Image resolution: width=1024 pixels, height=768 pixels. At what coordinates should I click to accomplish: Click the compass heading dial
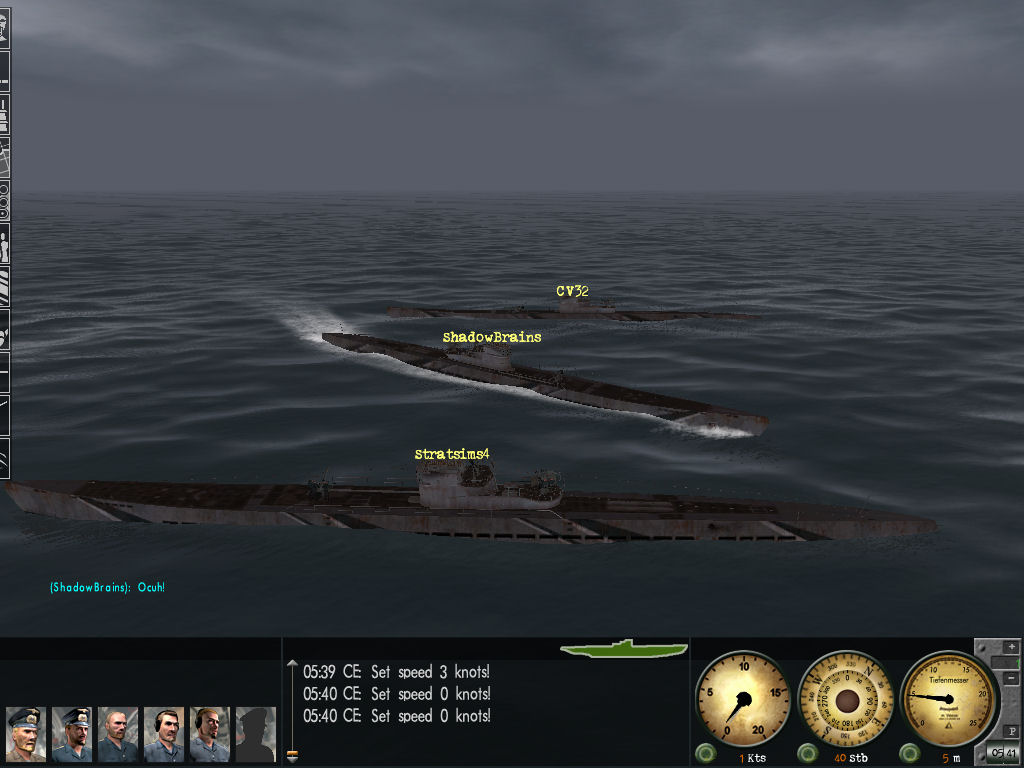(847, 698)
